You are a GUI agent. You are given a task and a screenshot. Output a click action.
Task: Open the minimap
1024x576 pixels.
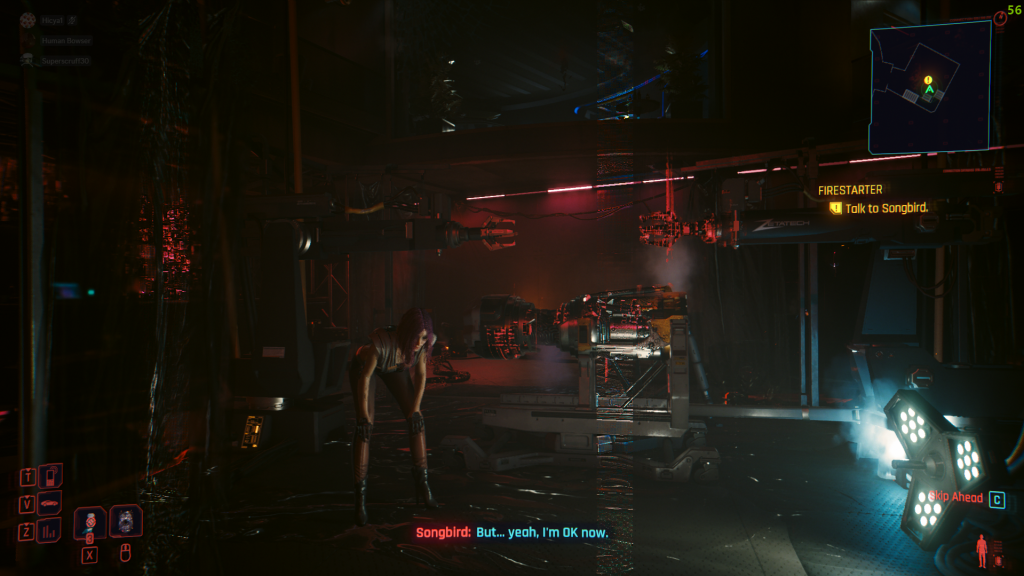click(930, 88)
